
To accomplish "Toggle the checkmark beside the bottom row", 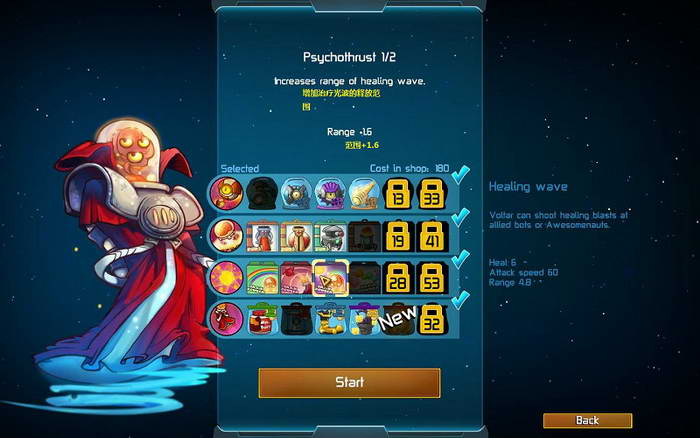I will pos(460,300).
